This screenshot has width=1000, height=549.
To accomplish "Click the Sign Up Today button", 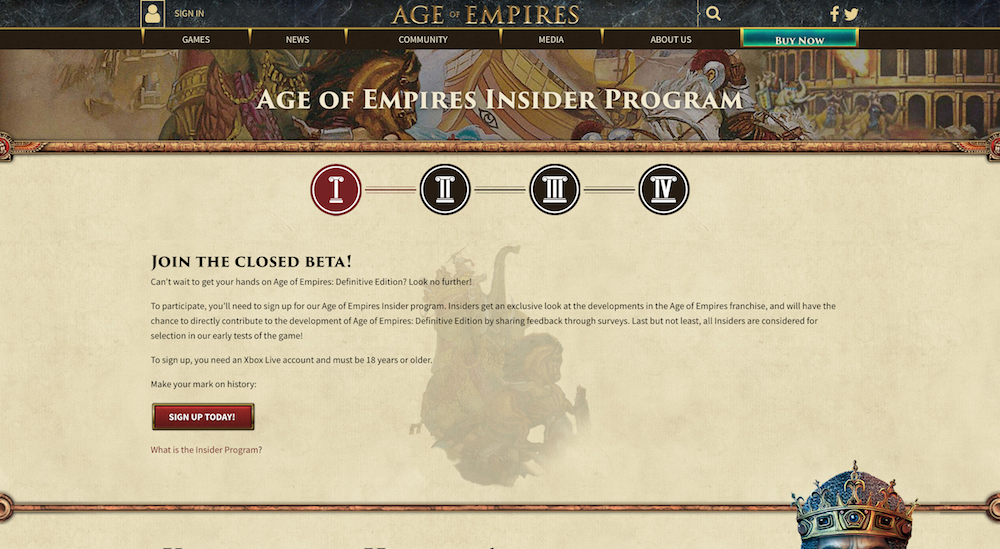I will pos(203,417).
